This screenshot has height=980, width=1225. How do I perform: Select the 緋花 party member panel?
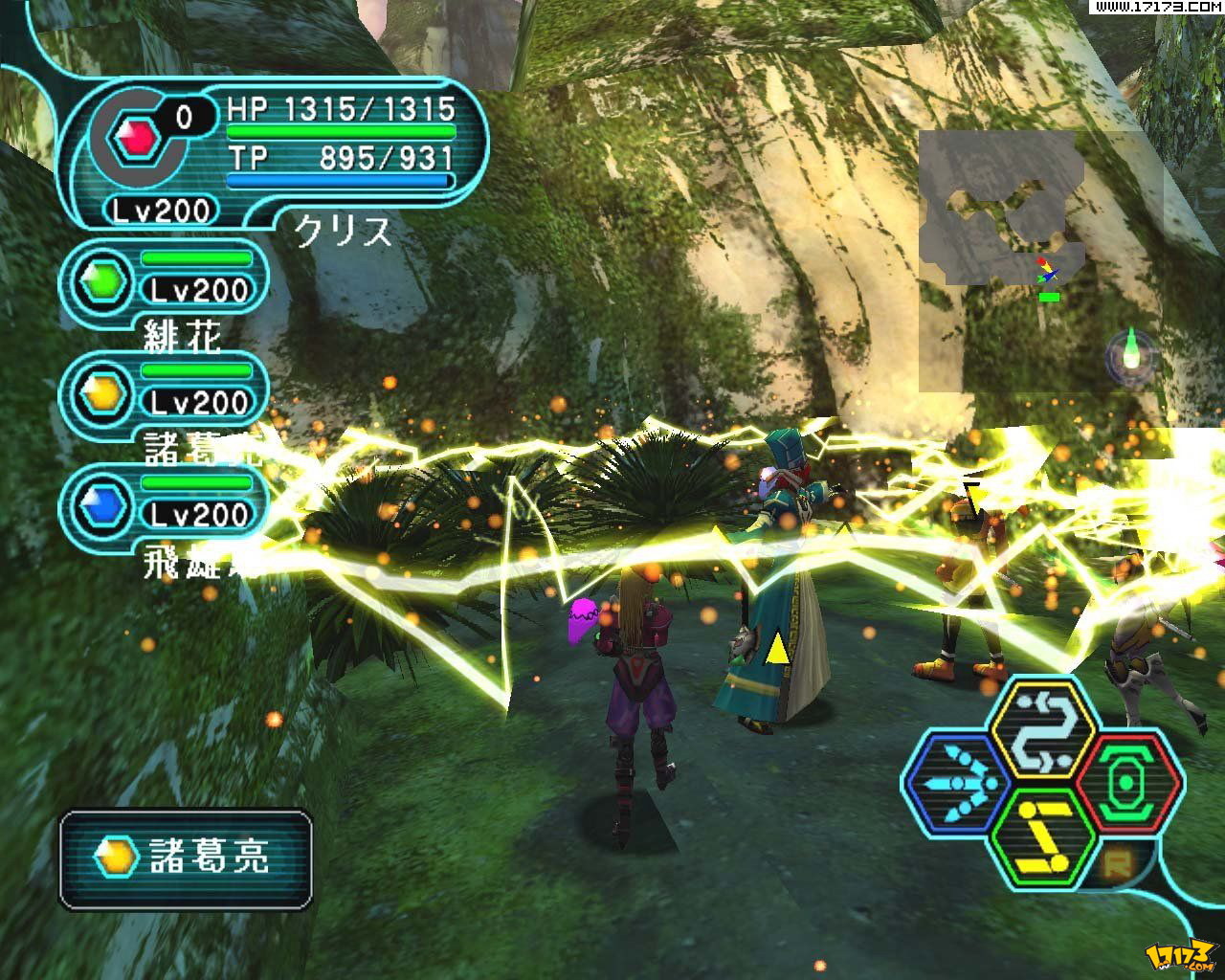(x=165, y=278)
